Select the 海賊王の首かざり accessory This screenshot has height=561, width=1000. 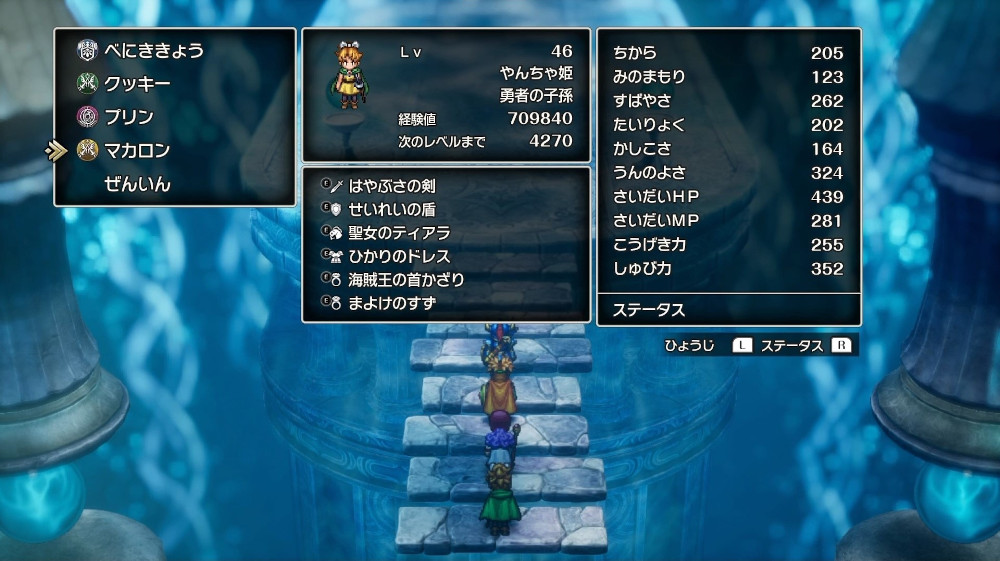(406, 279)
